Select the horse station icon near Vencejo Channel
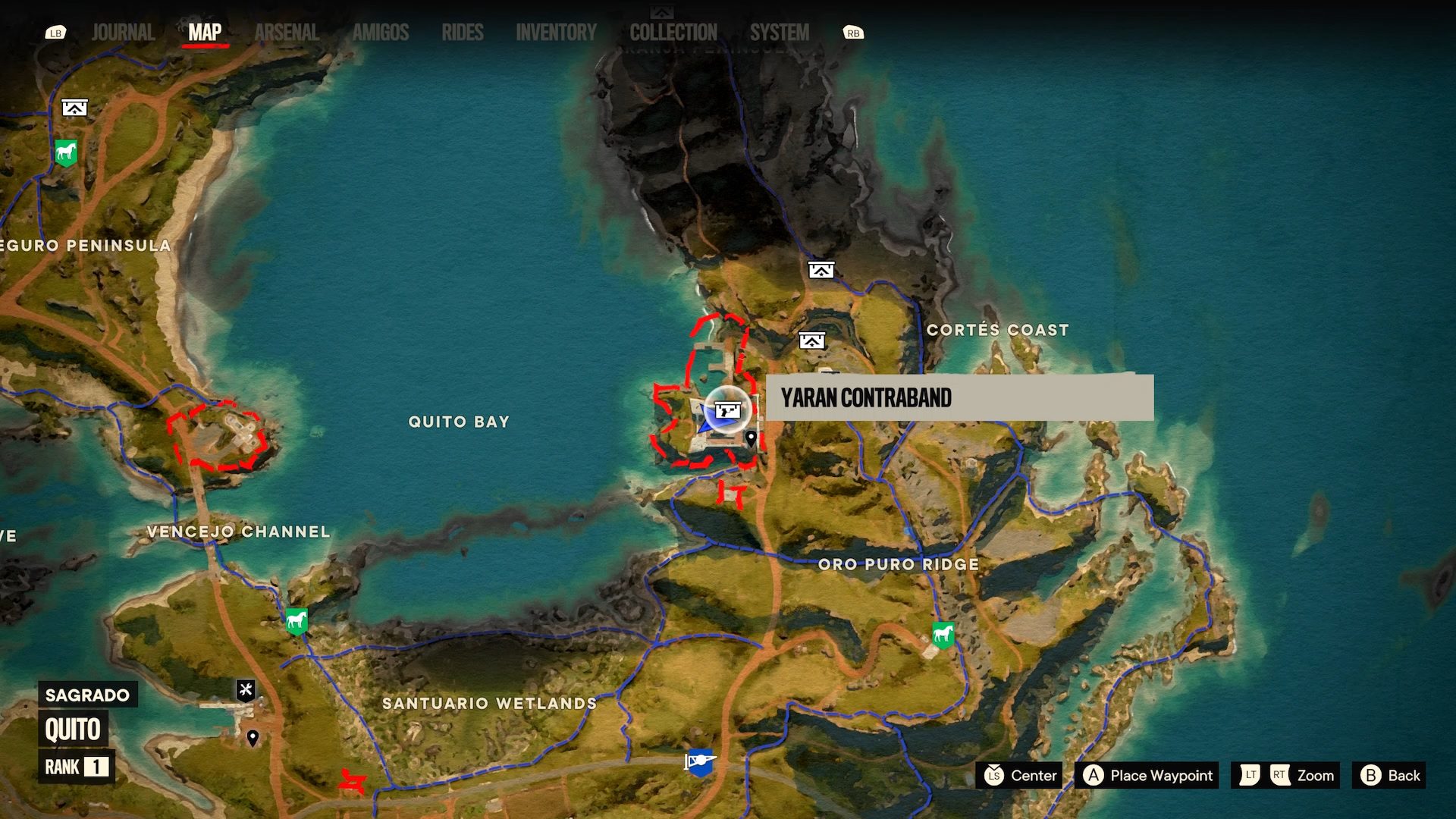1456x819 pixels. [295, 622]
